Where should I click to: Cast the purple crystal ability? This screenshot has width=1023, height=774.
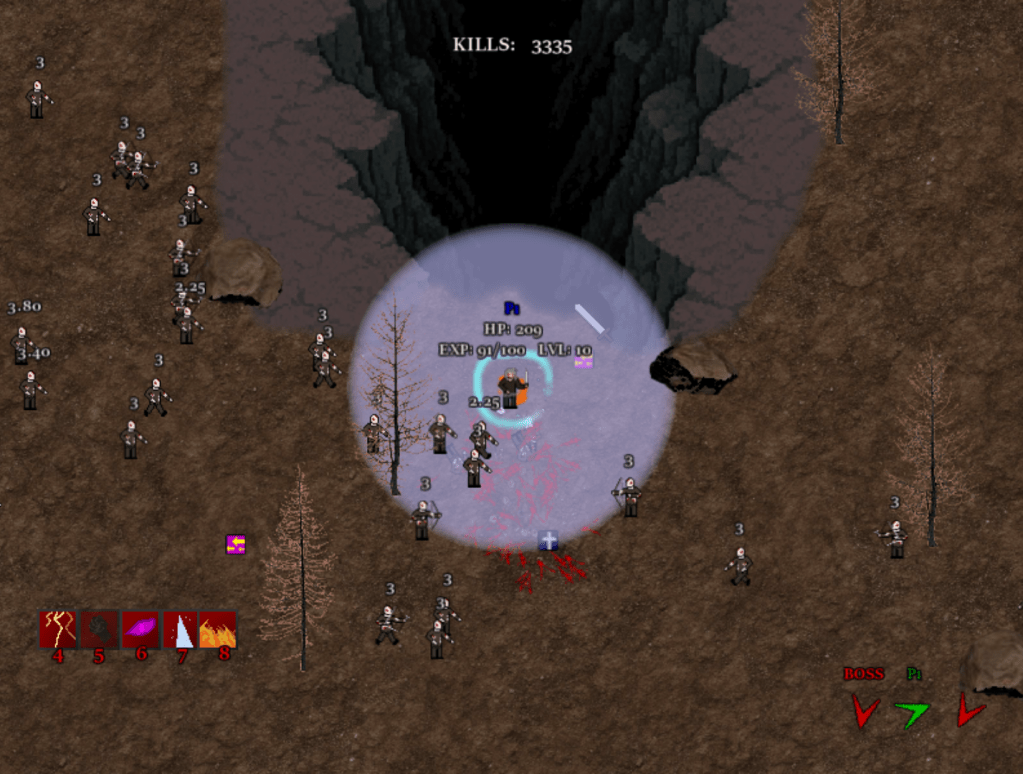(140, 629)
